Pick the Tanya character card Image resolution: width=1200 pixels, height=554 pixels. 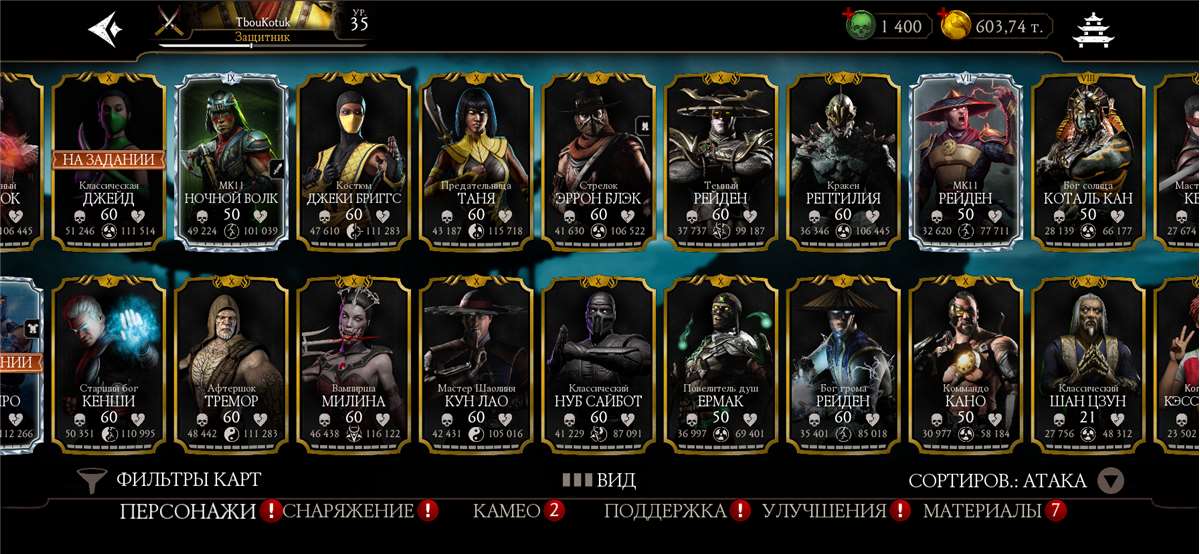click(x=476, y=160)
